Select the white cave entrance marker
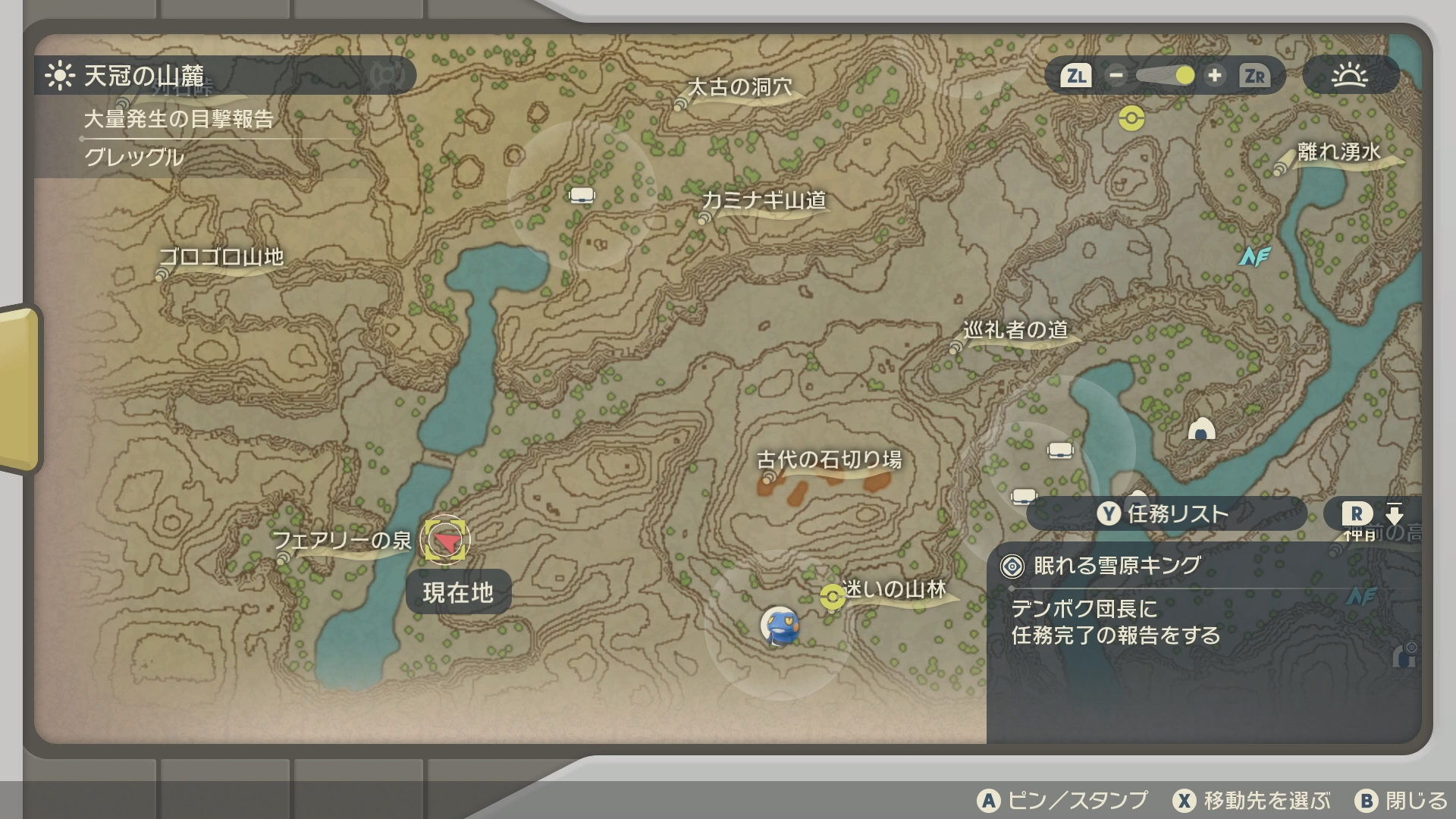This screenshot has width=1456, height=819. (1201, 430)
